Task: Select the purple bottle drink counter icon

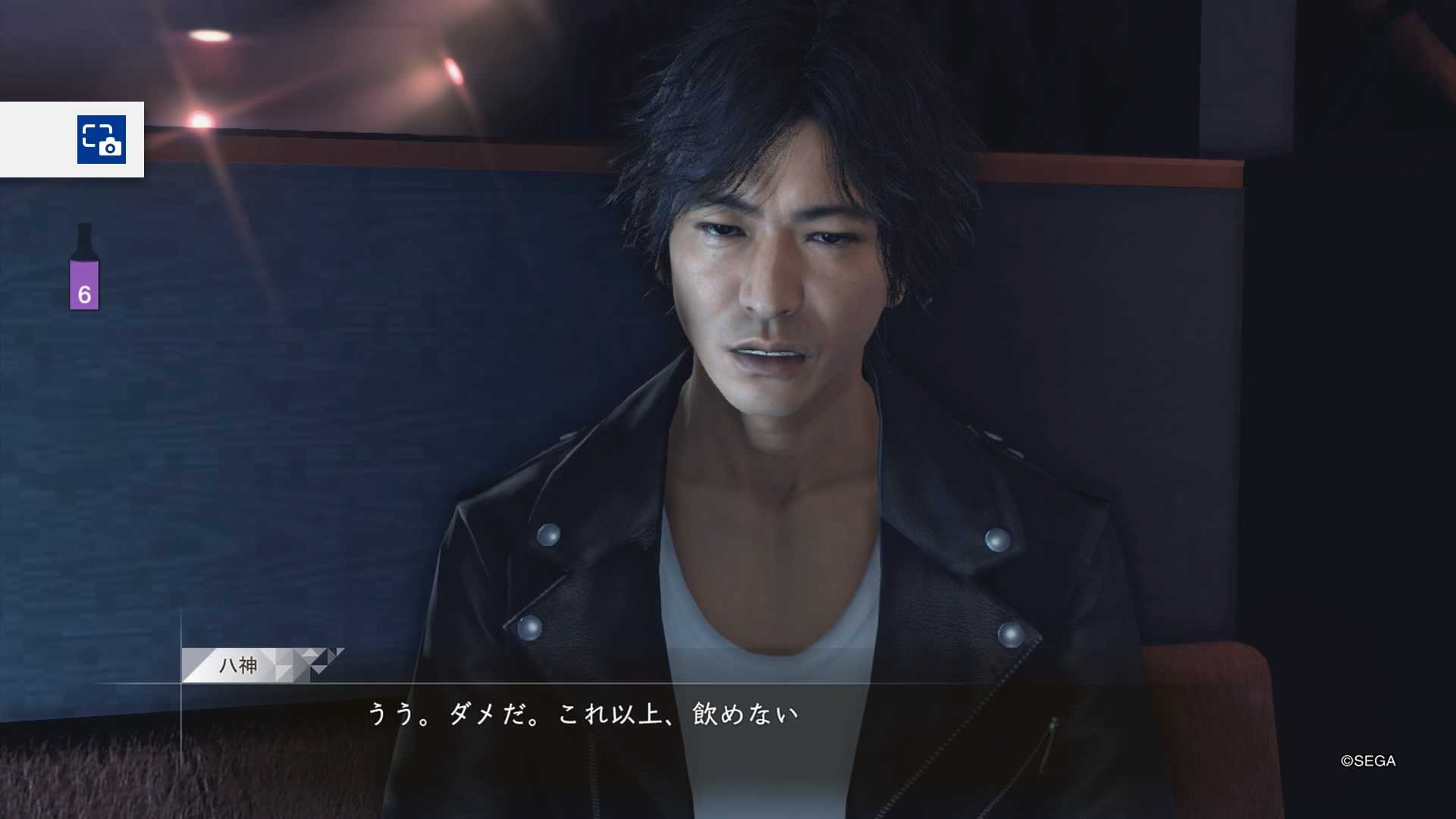Action: click(x=84, y=268)
